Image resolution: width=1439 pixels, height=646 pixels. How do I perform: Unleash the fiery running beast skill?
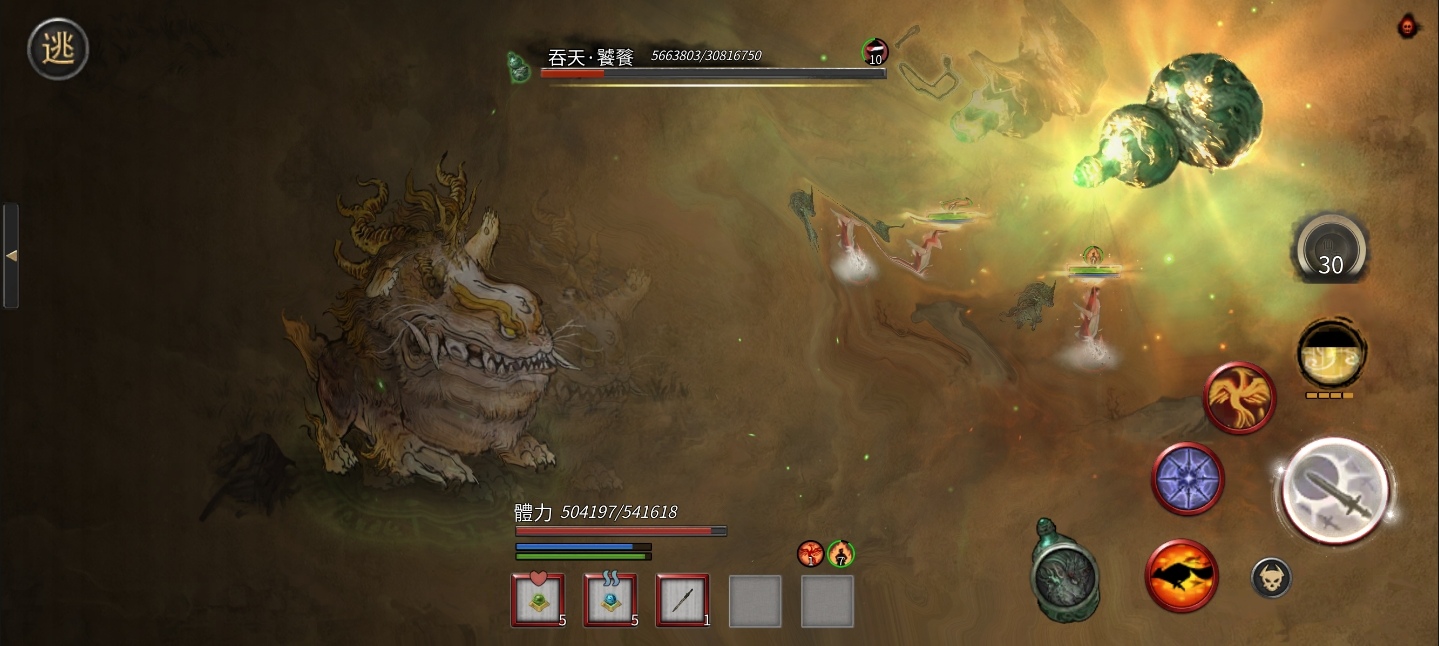(x=1182, y=576)
